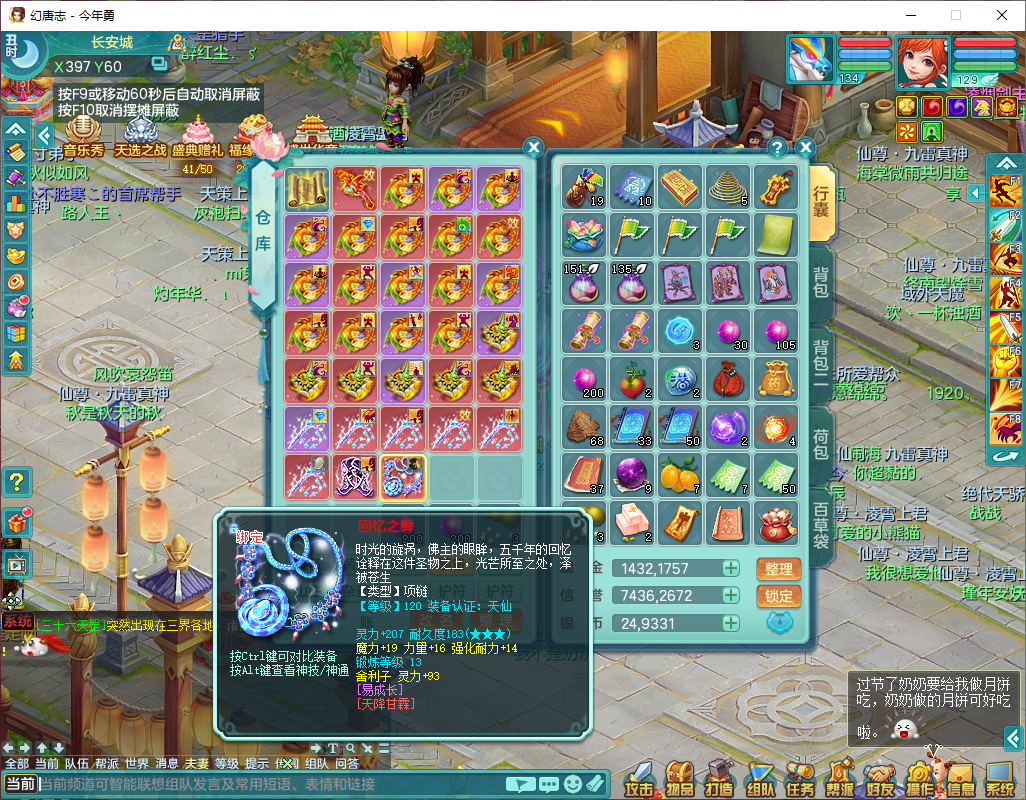The height and width of the screenshot is (800, 1026).
Task: Switch chat to the 世界 channel
Action: 136,763
